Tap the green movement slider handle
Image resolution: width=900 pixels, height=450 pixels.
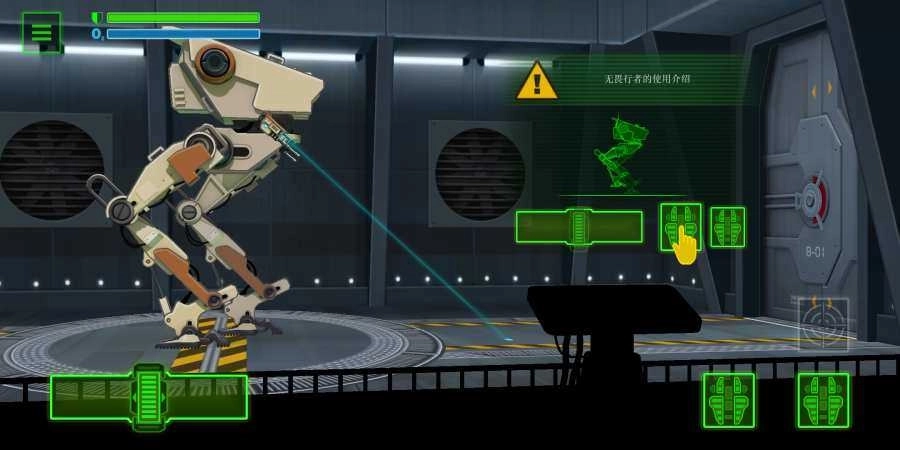pos(148,397)
